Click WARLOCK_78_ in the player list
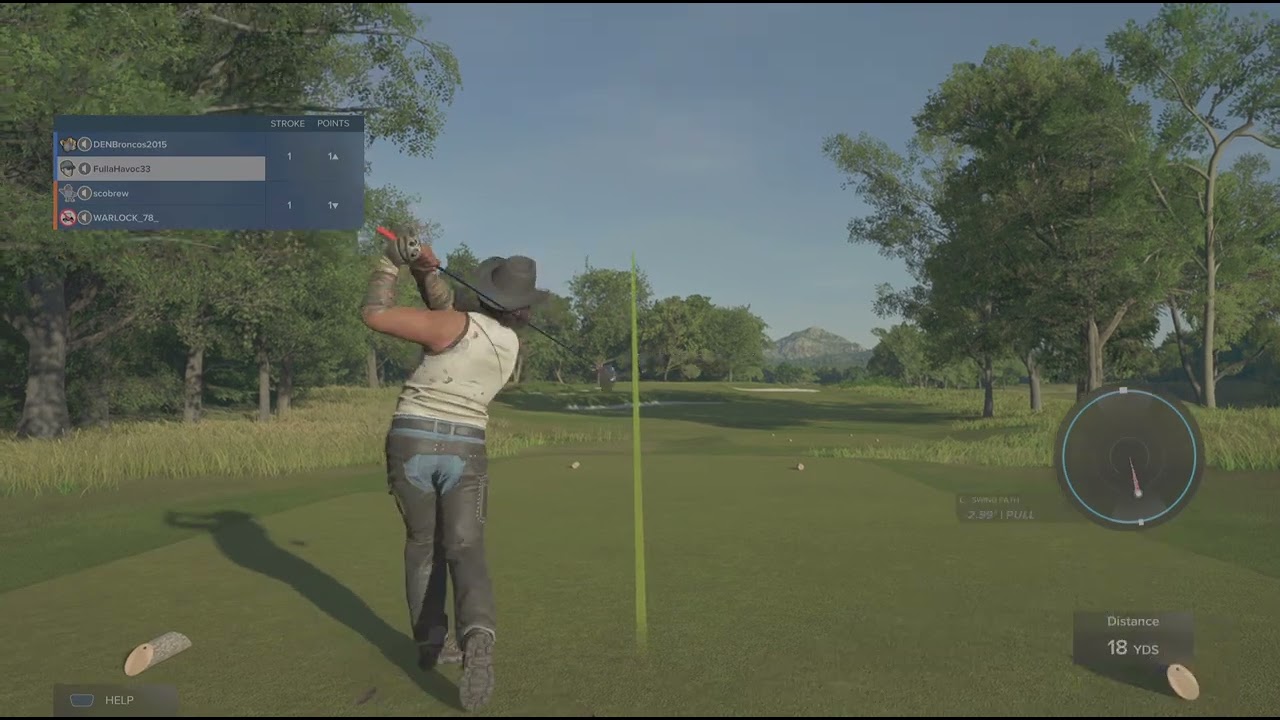The image size is (1280, 720). pos(125,217)
